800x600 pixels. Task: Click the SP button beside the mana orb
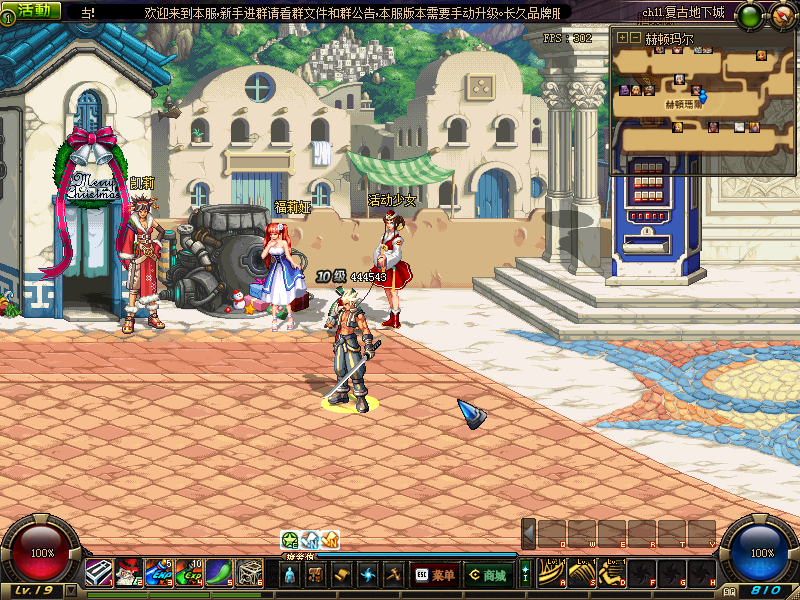(x=730, y=591)
